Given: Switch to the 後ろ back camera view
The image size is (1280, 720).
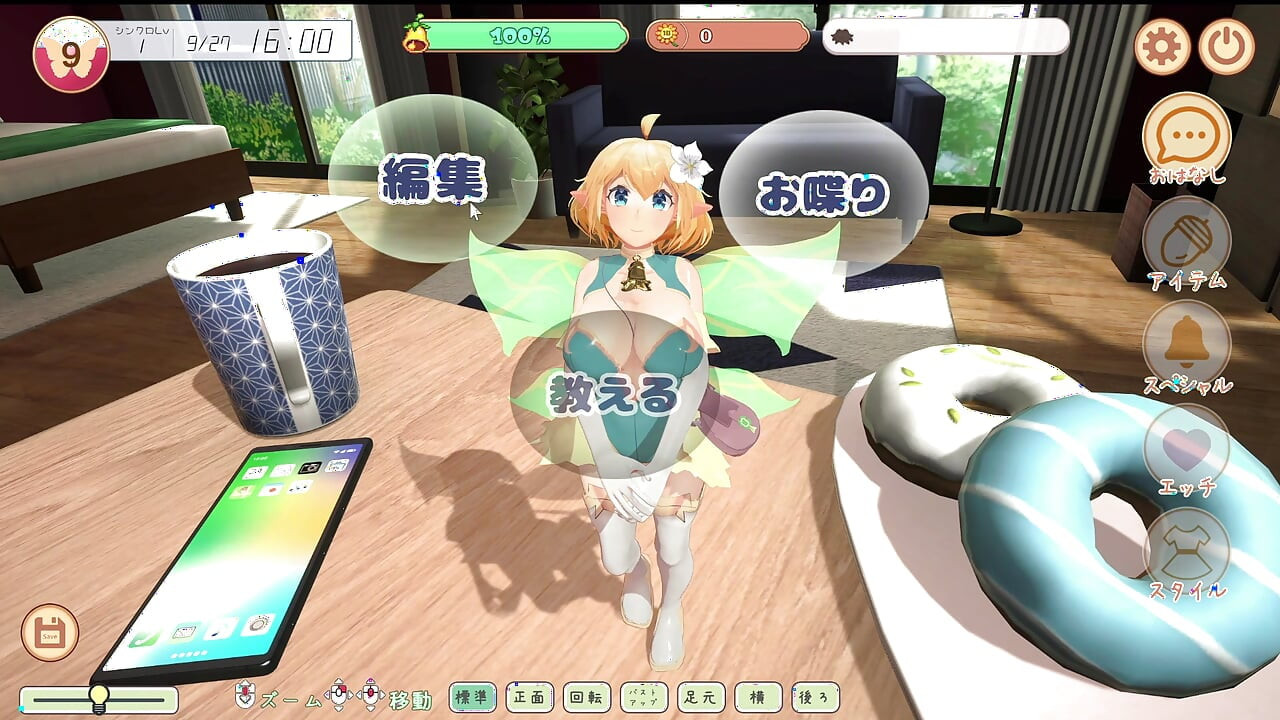Looking at the screenshot, I should point(815,697).
